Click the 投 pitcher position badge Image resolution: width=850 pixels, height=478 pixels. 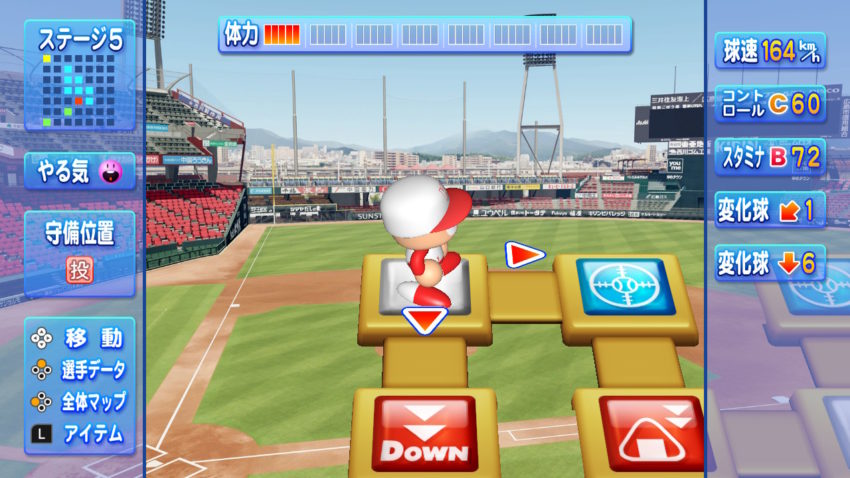[80, 269]
